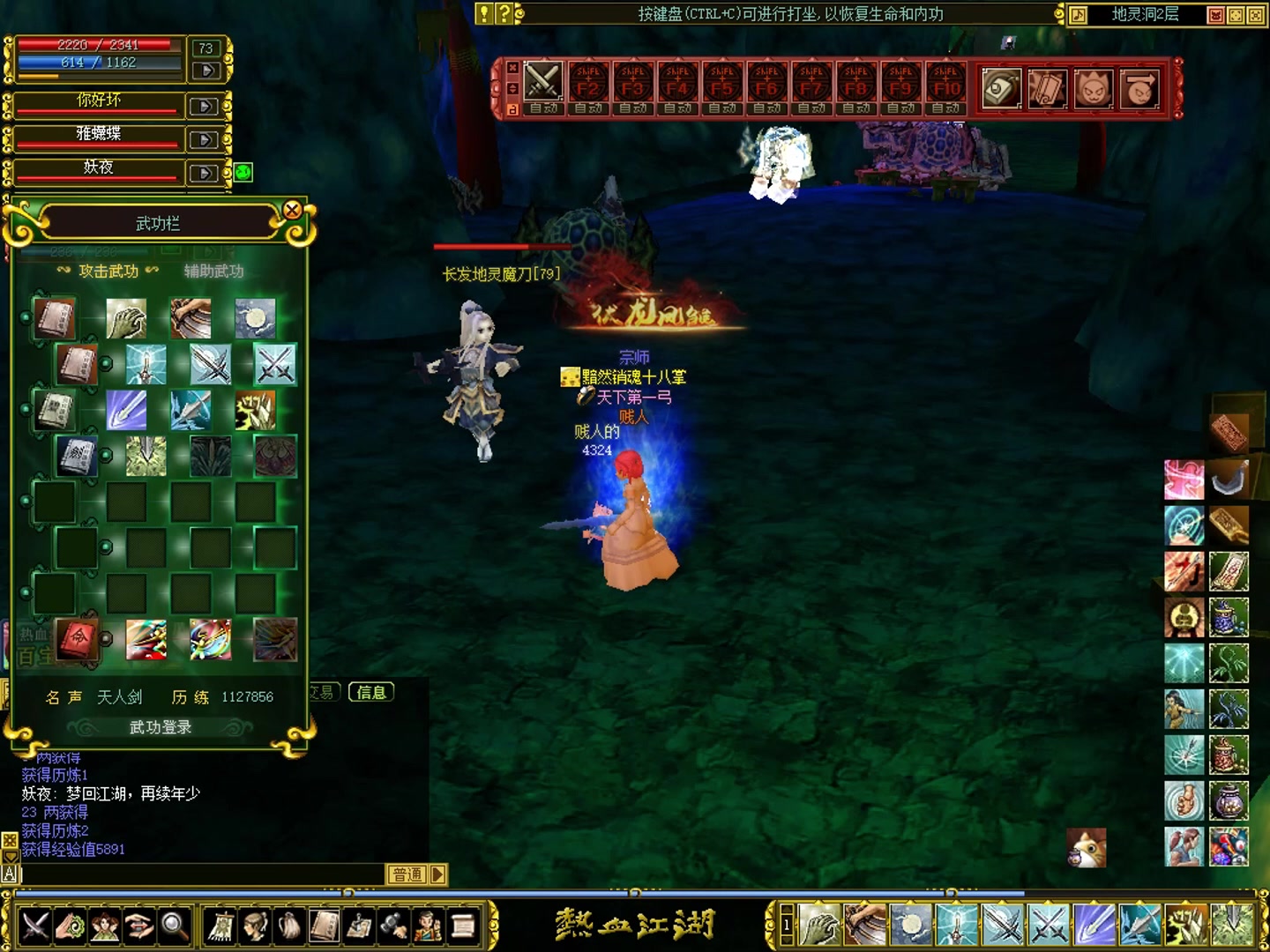Viewport: 1270px width, 952px height.
Task: Expand the party member 妖夜 arrow button
Action: pyautogui.click(x=204, y=173)
